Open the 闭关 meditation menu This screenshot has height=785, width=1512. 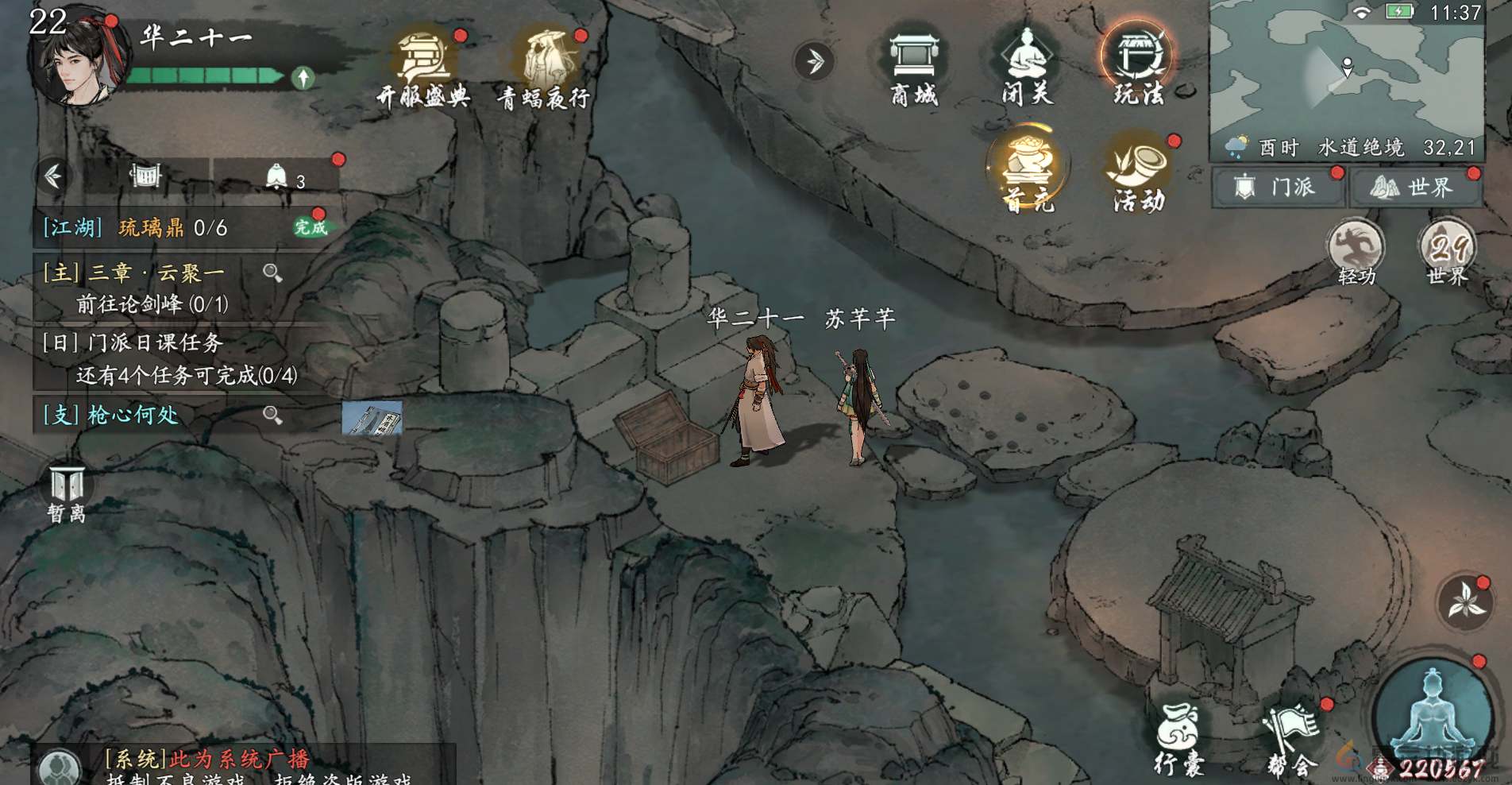[1026, 68]
